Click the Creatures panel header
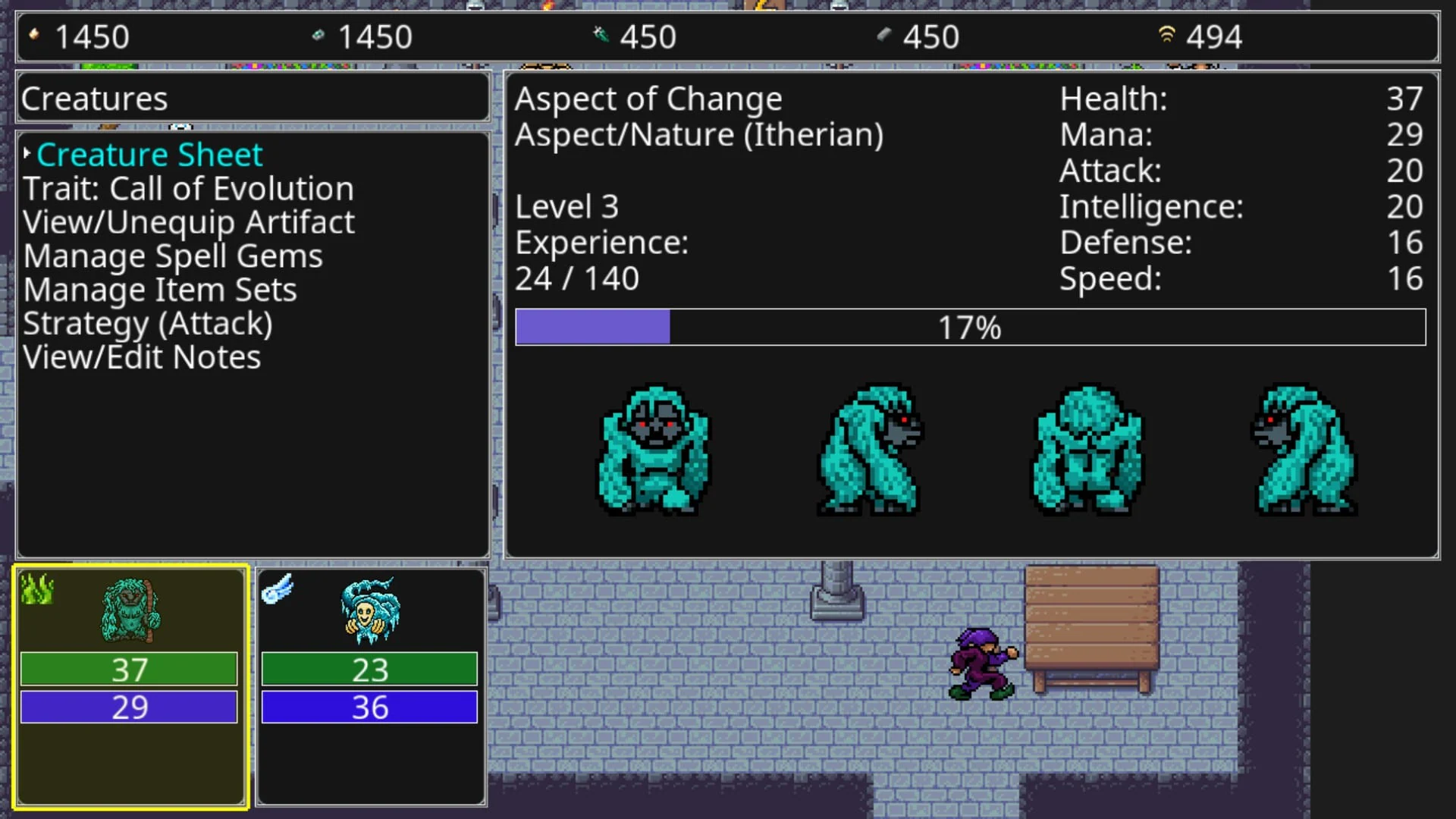1456x819 pixels. click(x=95, y=97)
